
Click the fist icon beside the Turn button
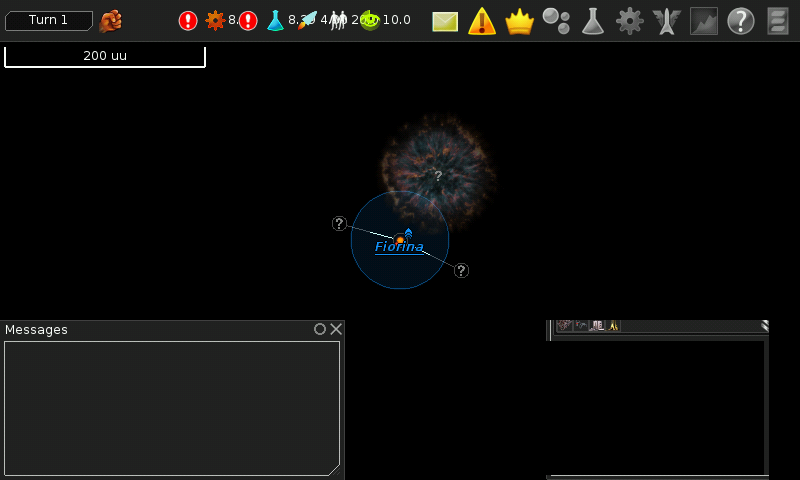(x=111, y=20)
